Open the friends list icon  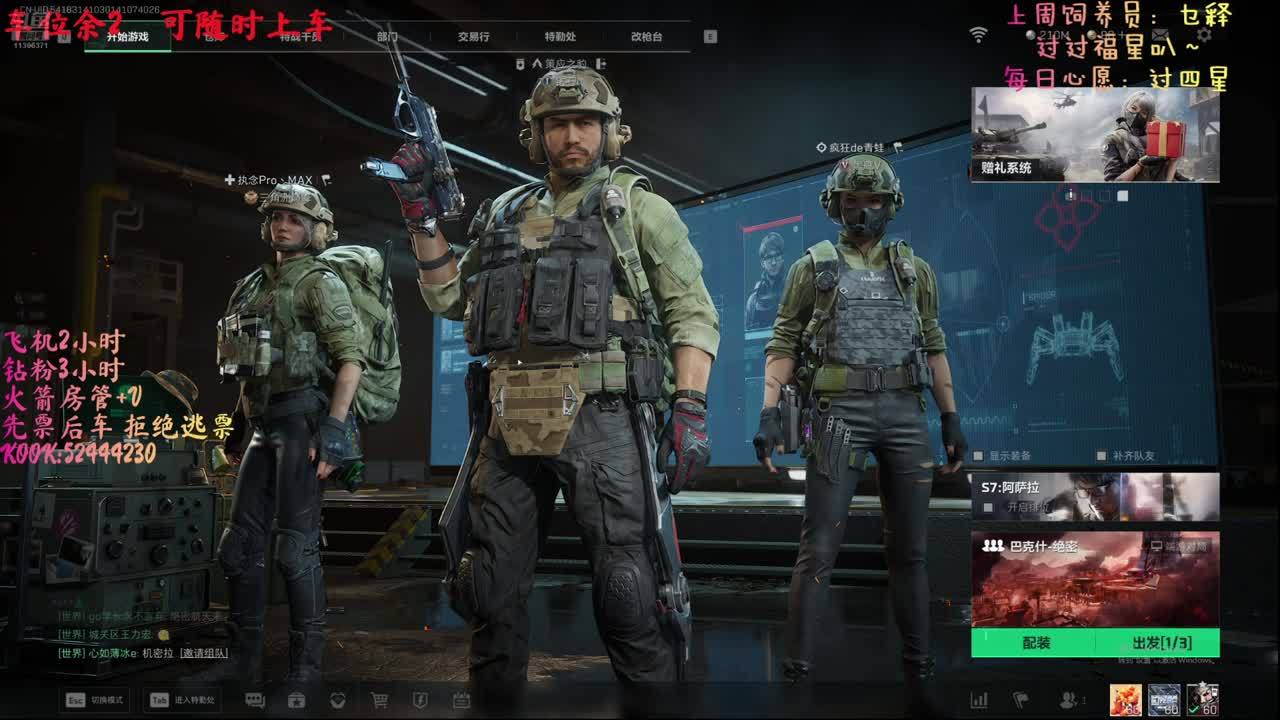point(1069,700)
